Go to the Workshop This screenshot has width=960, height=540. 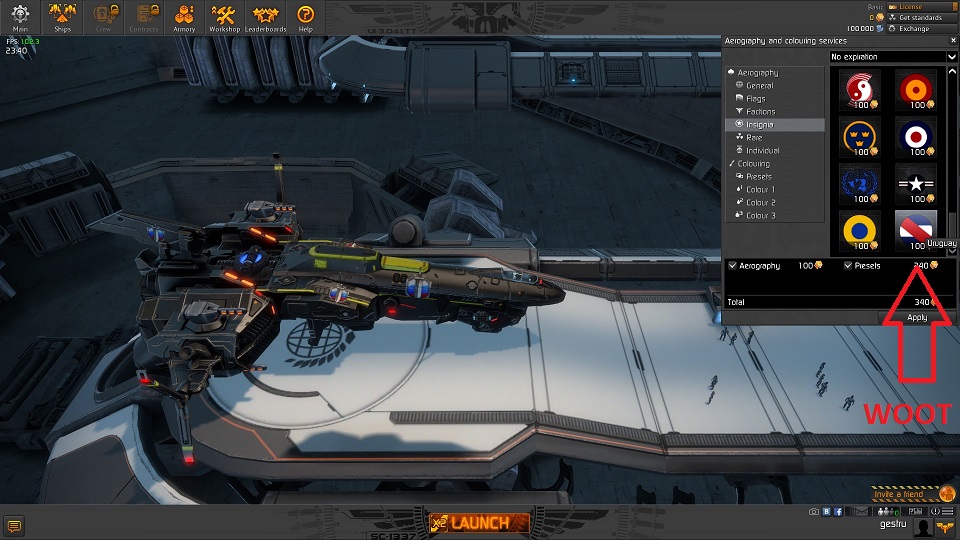pyautogui.click(x=224, y=16)
